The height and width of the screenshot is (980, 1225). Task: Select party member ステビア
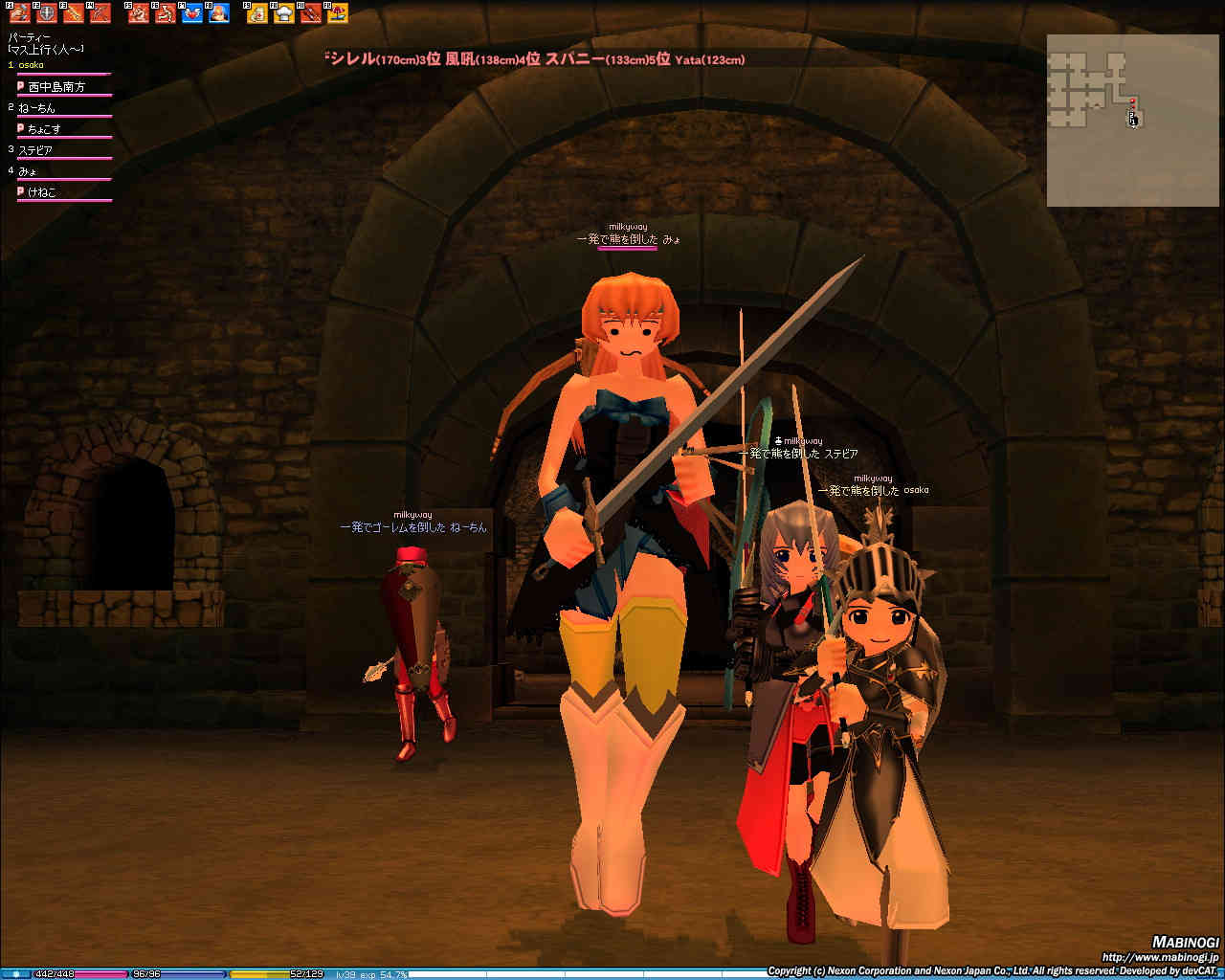tap(36, 150)
